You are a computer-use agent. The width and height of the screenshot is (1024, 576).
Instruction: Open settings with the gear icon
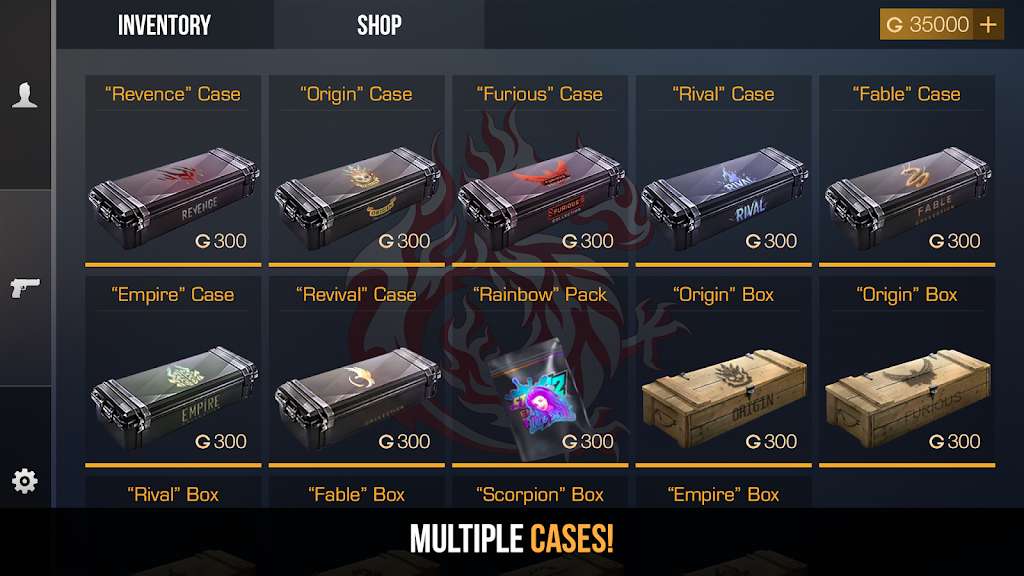25,481
